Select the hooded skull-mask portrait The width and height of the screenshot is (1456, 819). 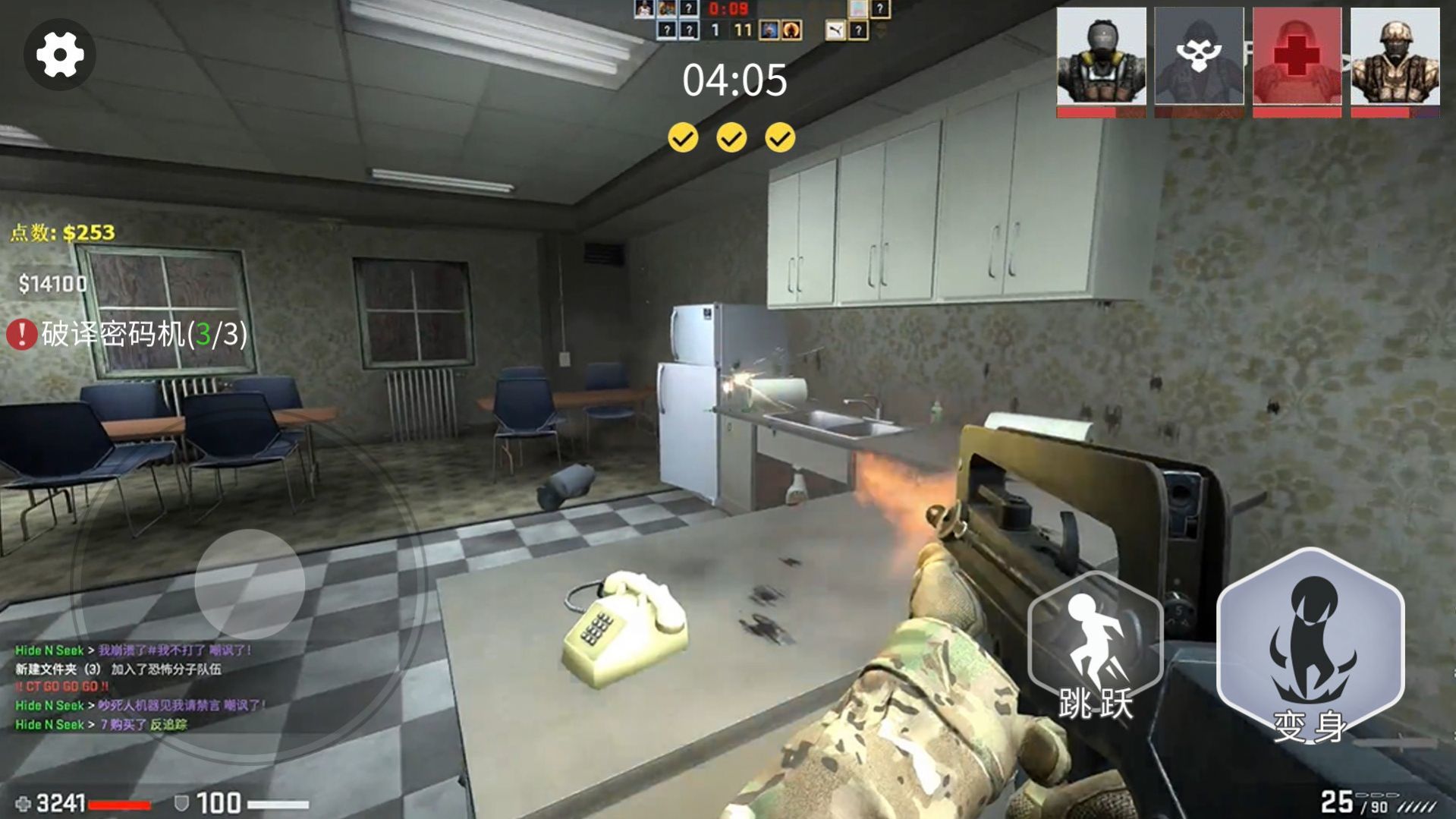point(1199,59)
